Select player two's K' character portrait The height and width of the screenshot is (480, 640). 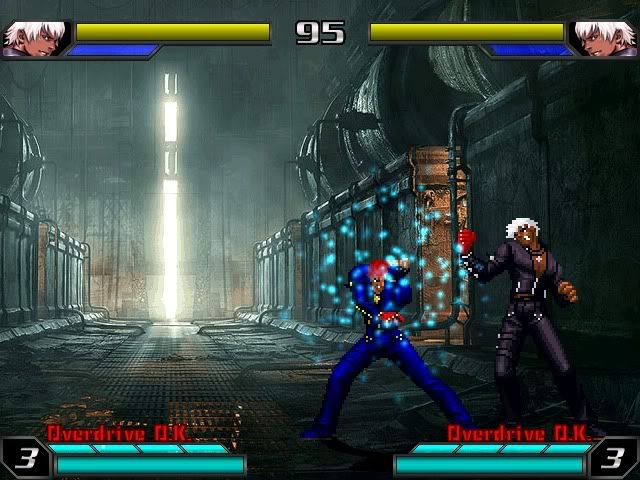[x=603, y=38]
